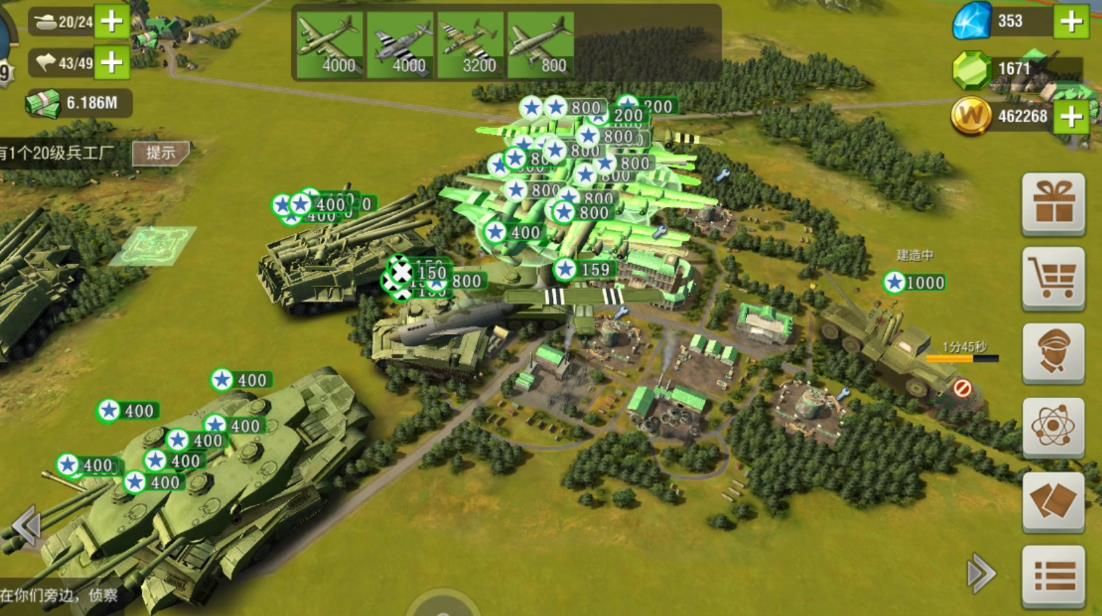
Task: Add gold W coins using plus button
Action: 1071,117
